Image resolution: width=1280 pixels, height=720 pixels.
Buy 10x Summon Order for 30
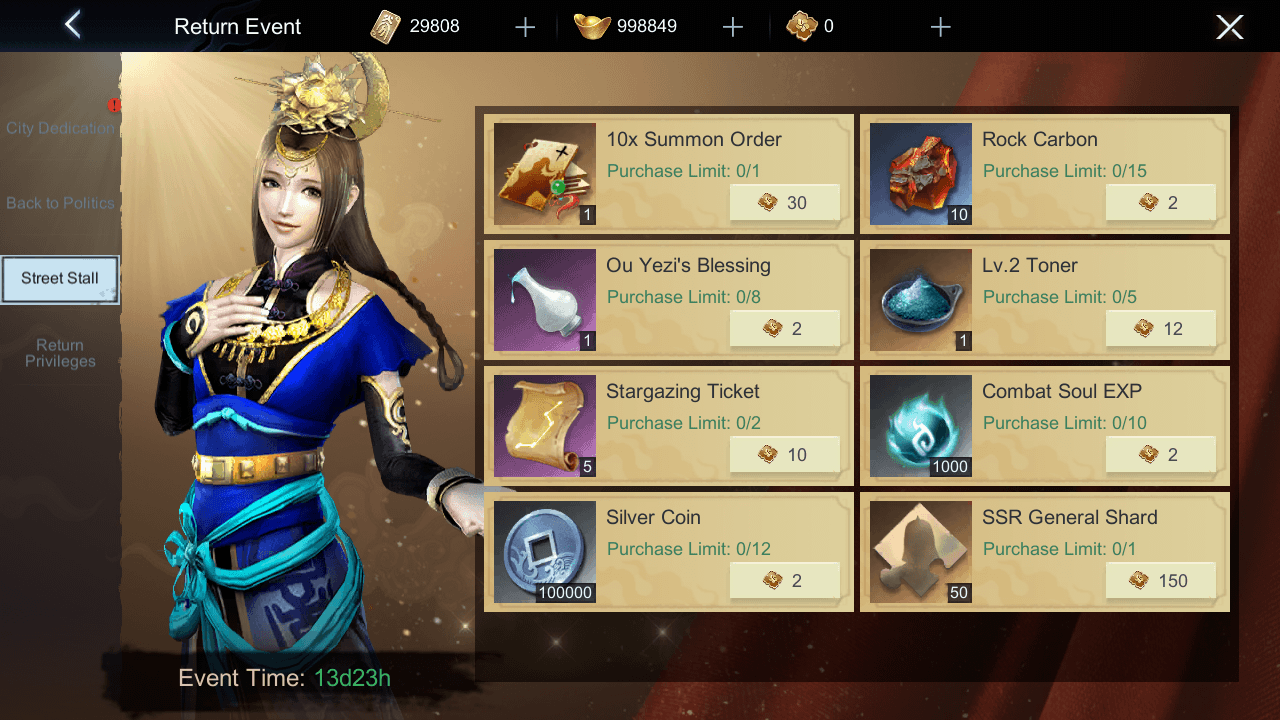click(784, 203)
